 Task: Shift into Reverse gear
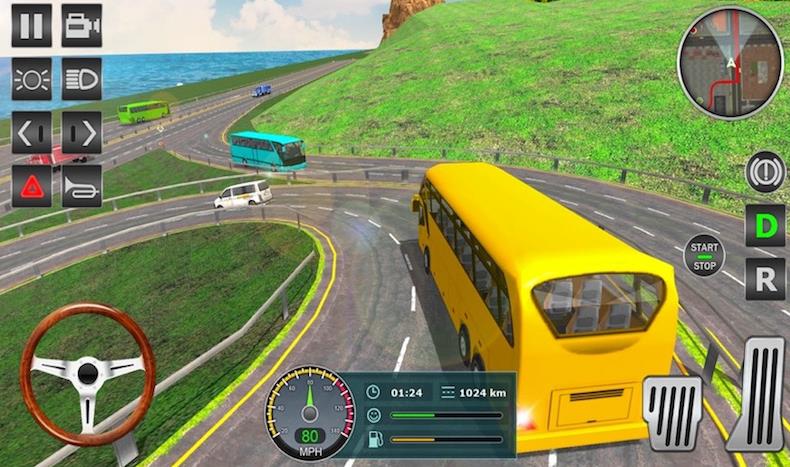(764, 279)
